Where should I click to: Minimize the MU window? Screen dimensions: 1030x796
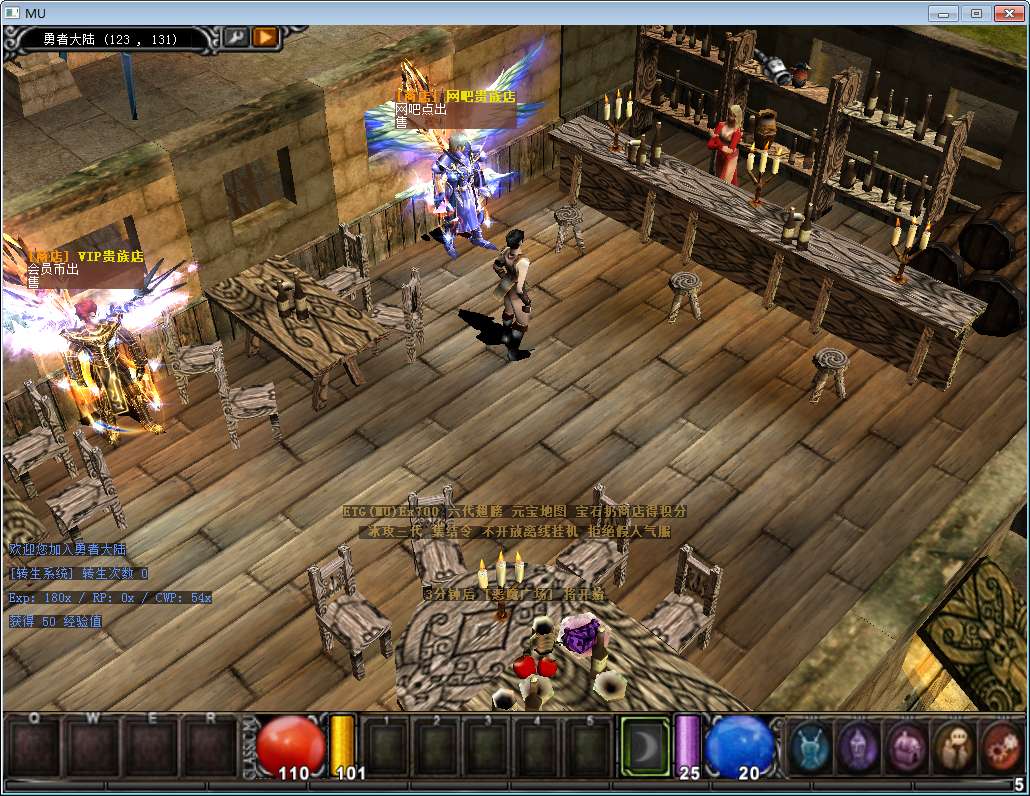tap(944, 13)
